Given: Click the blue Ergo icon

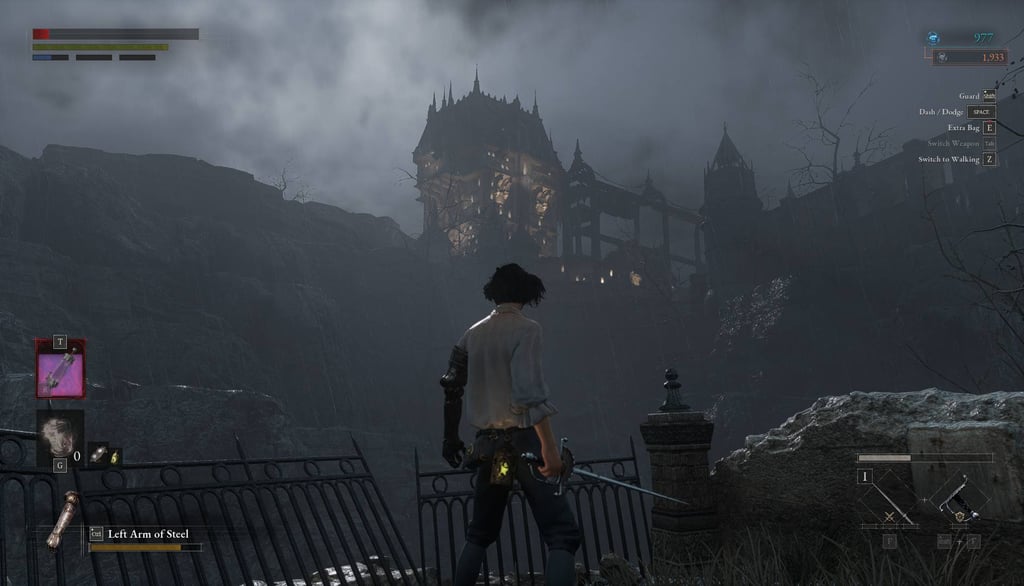Looking at the screenshot, I should coord(933,38).
